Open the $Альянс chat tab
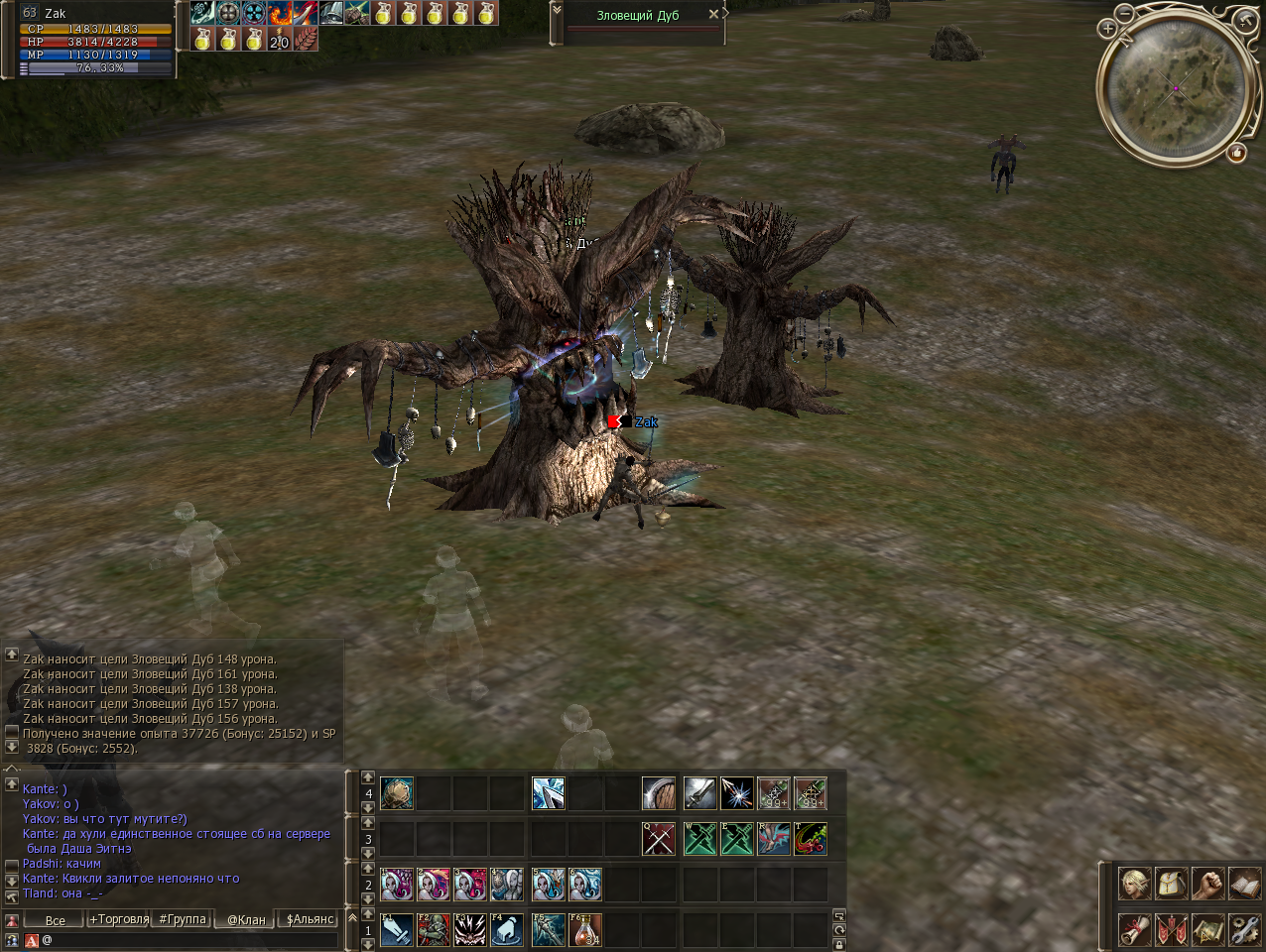 (310, 919)
